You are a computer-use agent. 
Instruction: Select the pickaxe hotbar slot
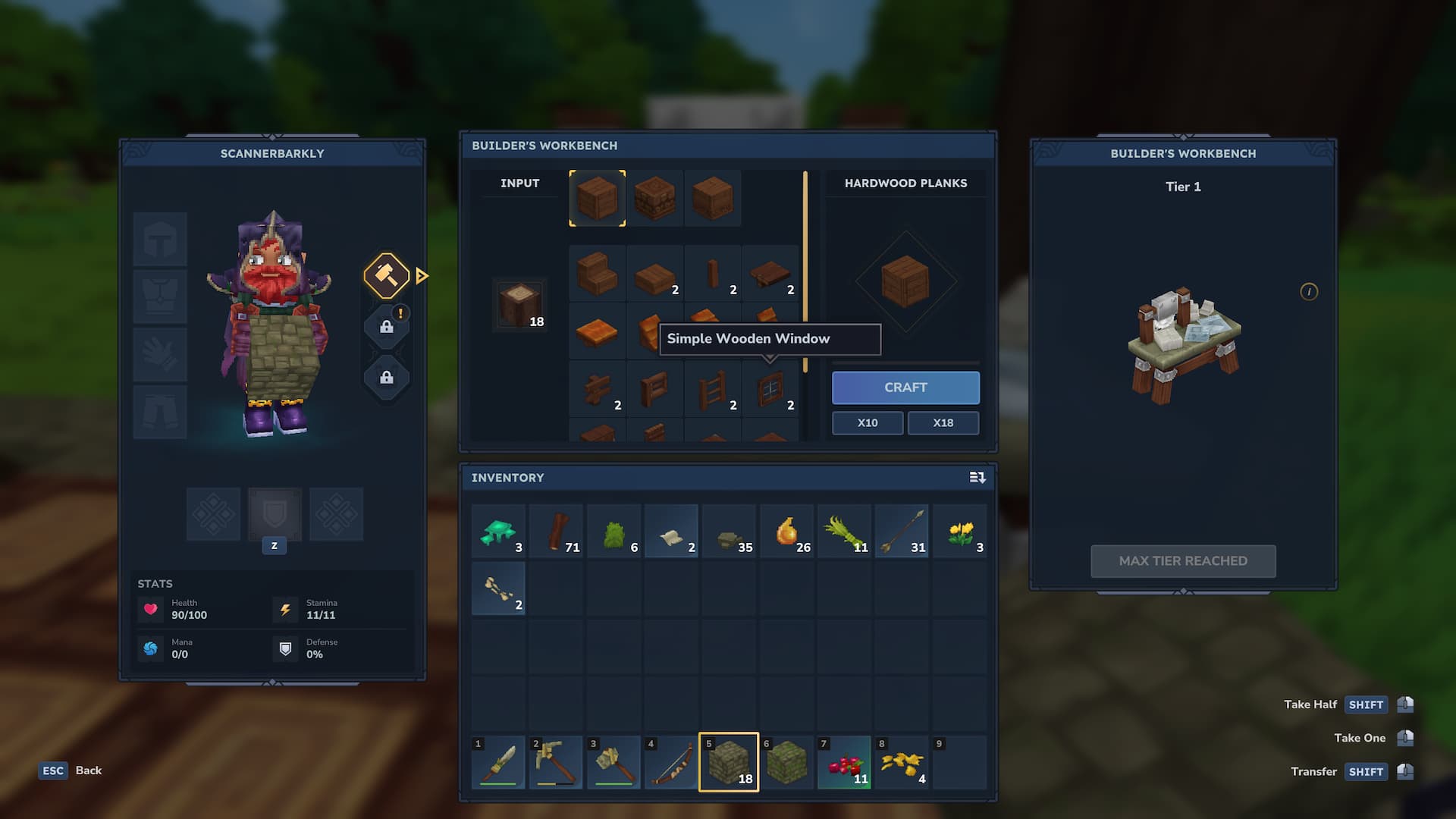coord(556,762)
